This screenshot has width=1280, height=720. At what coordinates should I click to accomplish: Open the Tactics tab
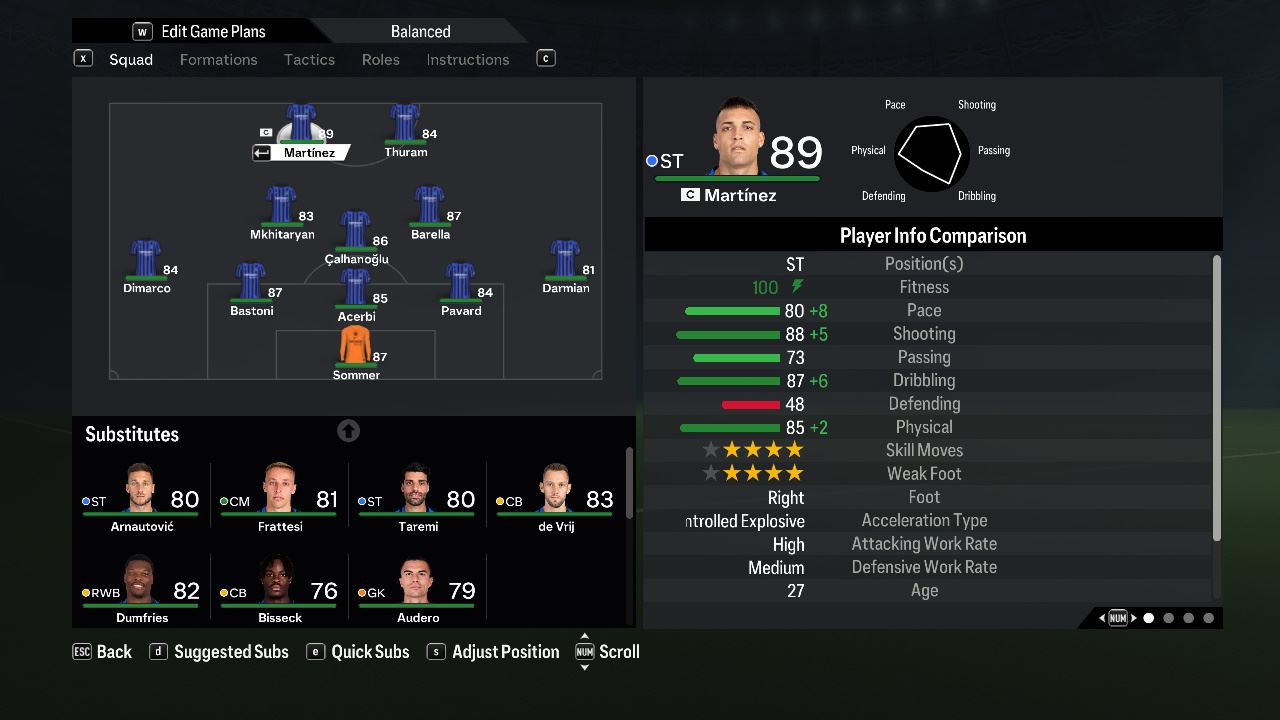[309, 60]
